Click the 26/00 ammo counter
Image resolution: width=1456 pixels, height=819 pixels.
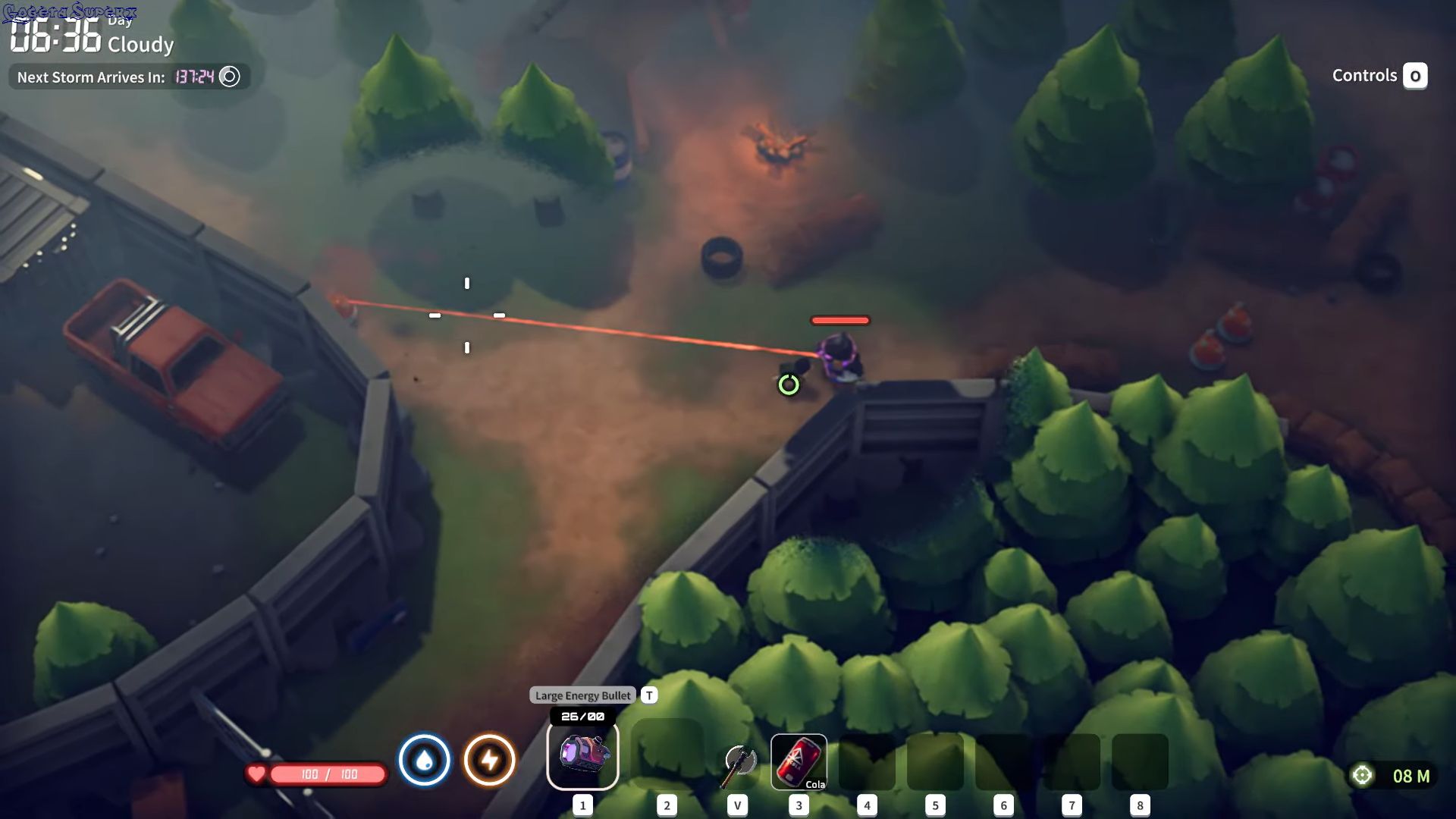click(583, 715)
